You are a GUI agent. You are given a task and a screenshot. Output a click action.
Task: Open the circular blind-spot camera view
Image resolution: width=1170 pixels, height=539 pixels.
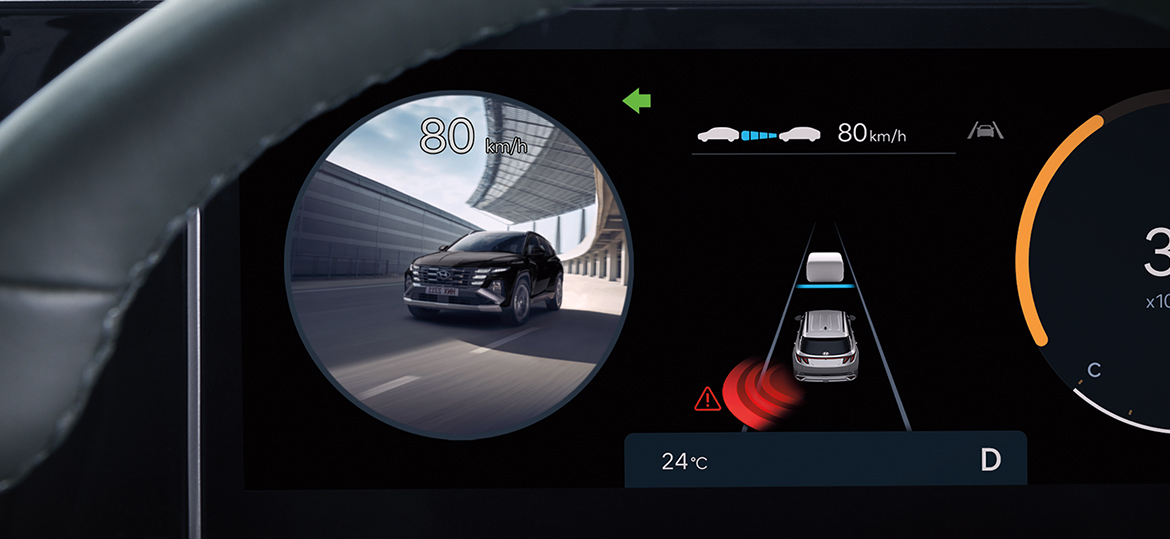(x=458, y=265)
